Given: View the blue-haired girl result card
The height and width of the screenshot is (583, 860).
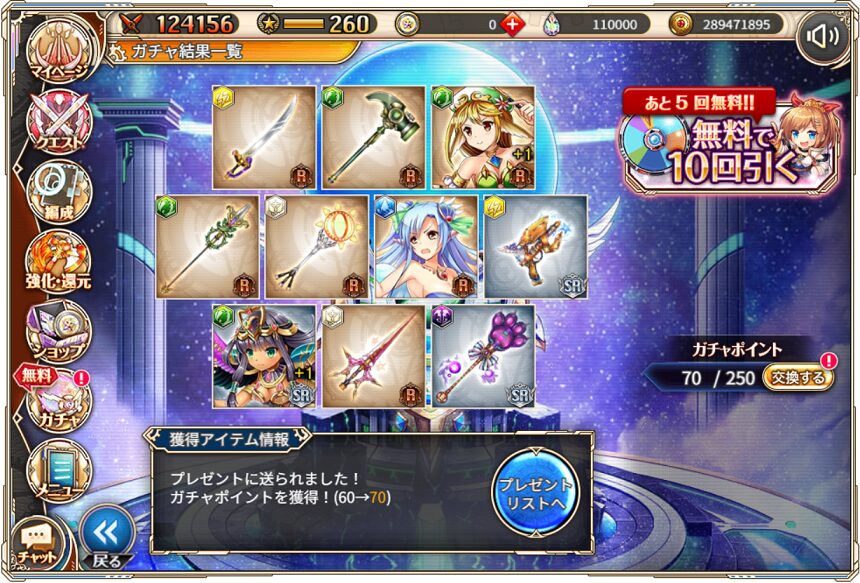Looking at the screenshot, I should [x=426, y=246].
